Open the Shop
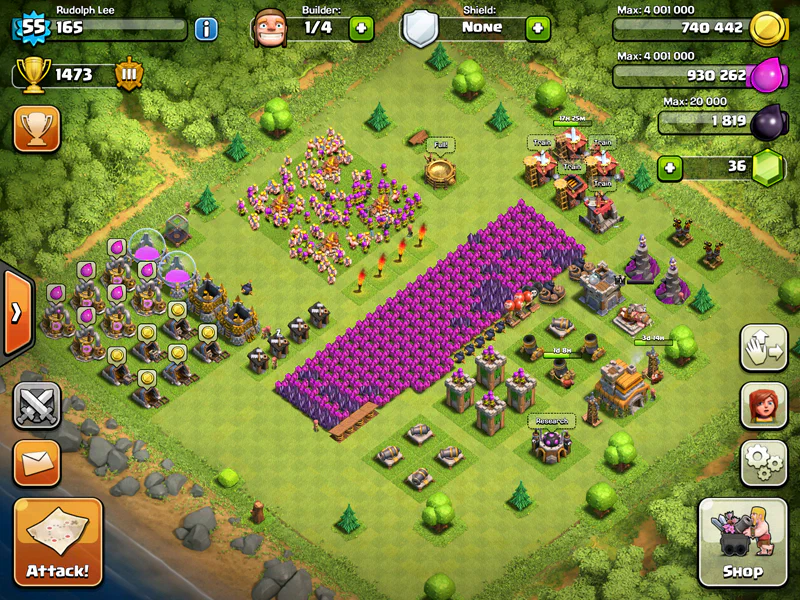The height and width of the screenshot is (600, 800). click(743, 543)
